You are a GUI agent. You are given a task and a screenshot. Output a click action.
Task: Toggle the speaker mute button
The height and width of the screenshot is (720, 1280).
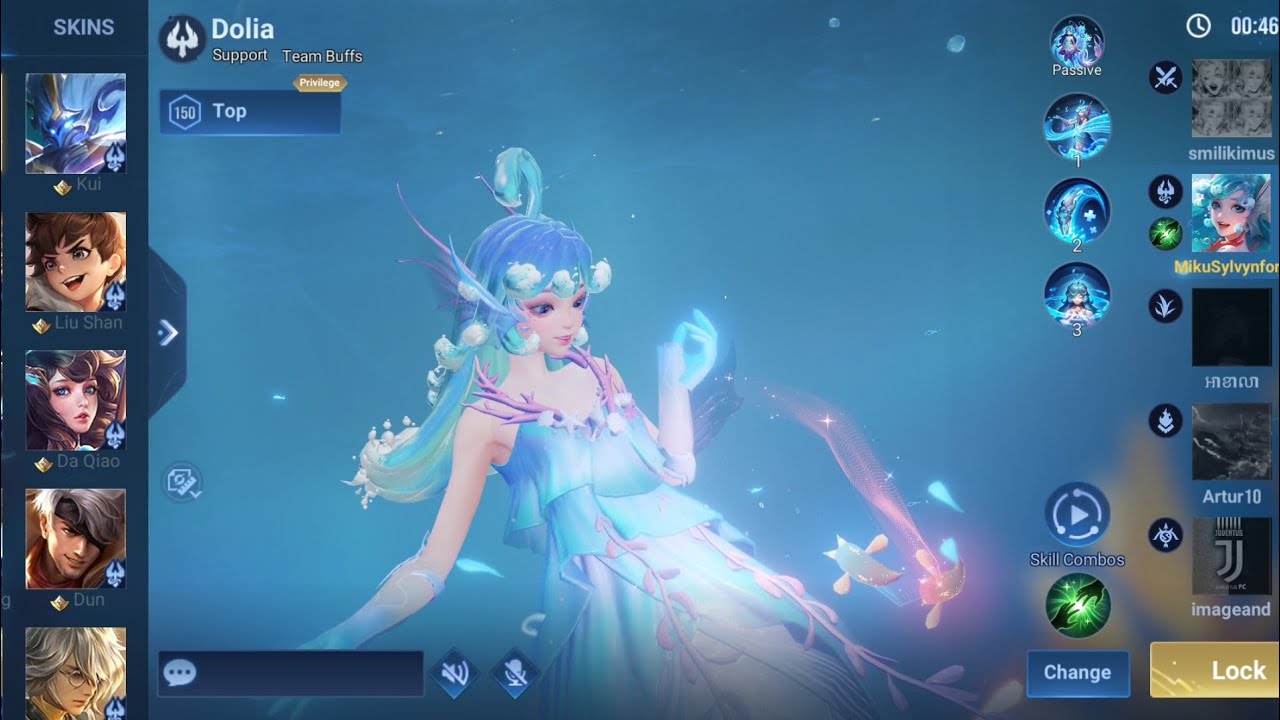(455, 673)
